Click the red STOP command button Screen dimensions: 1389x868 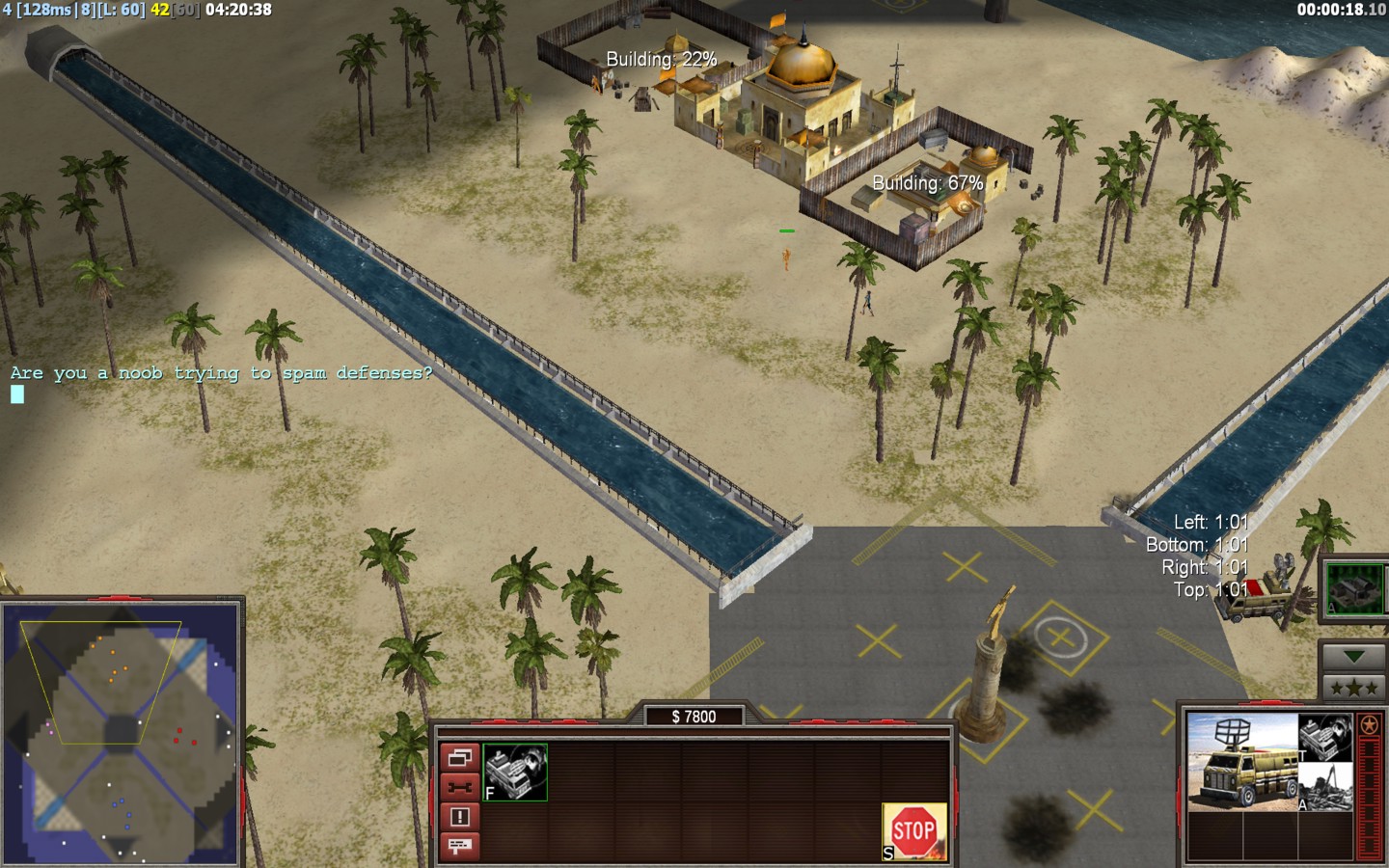click(913, 831)
